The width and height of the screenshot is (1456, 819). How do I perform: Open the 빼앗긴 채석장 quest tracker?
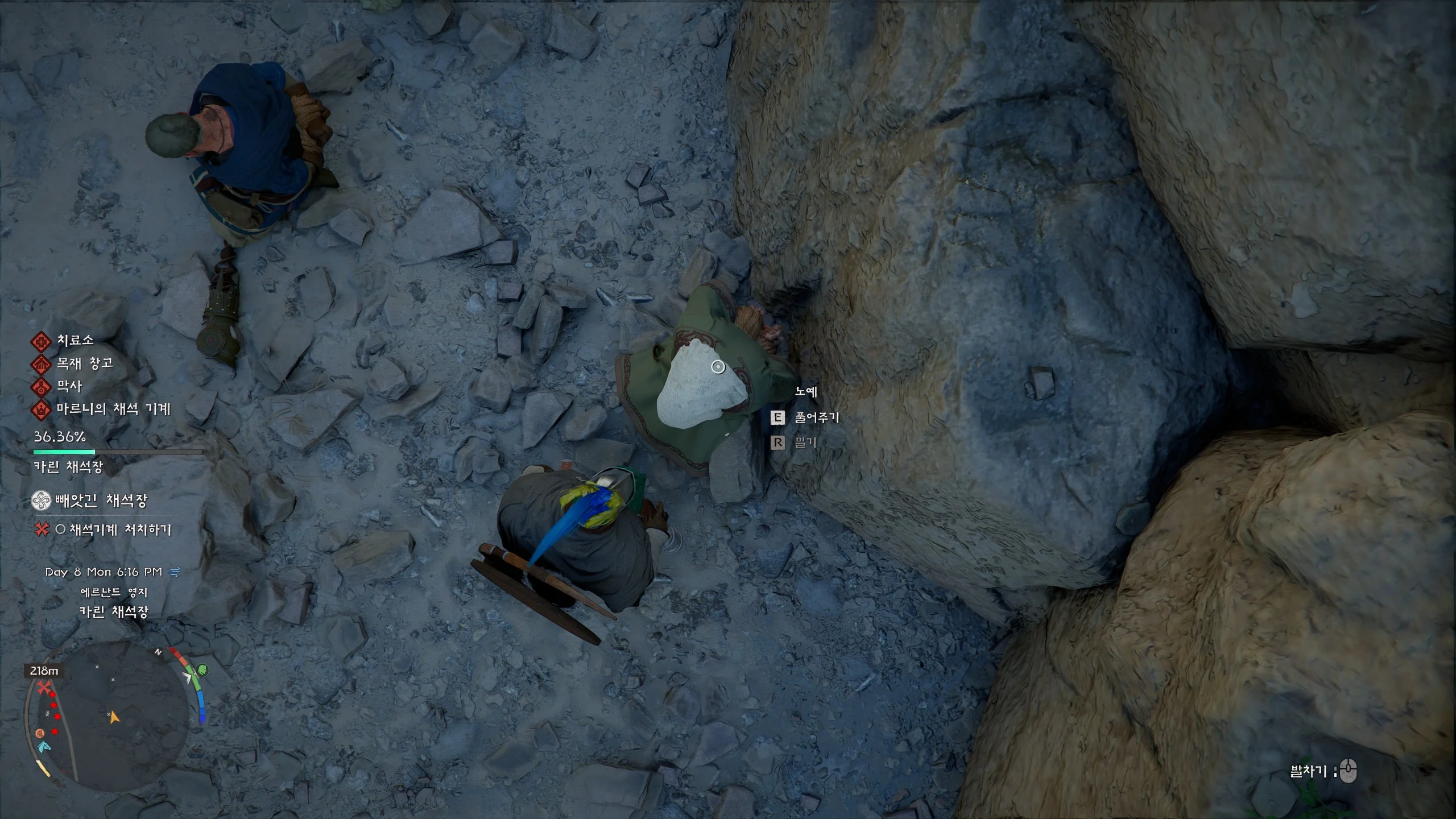101,501
